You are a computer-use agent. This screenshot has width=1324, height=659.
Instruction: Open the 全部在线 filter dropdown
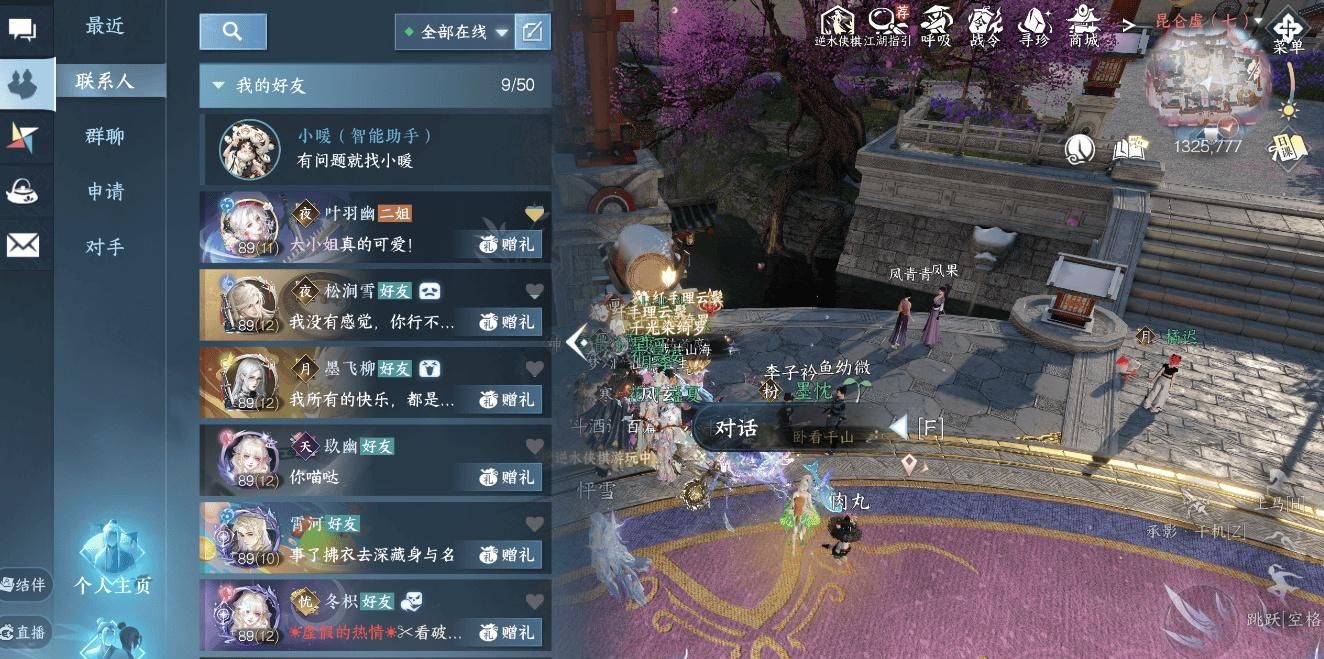coord(456,32)
